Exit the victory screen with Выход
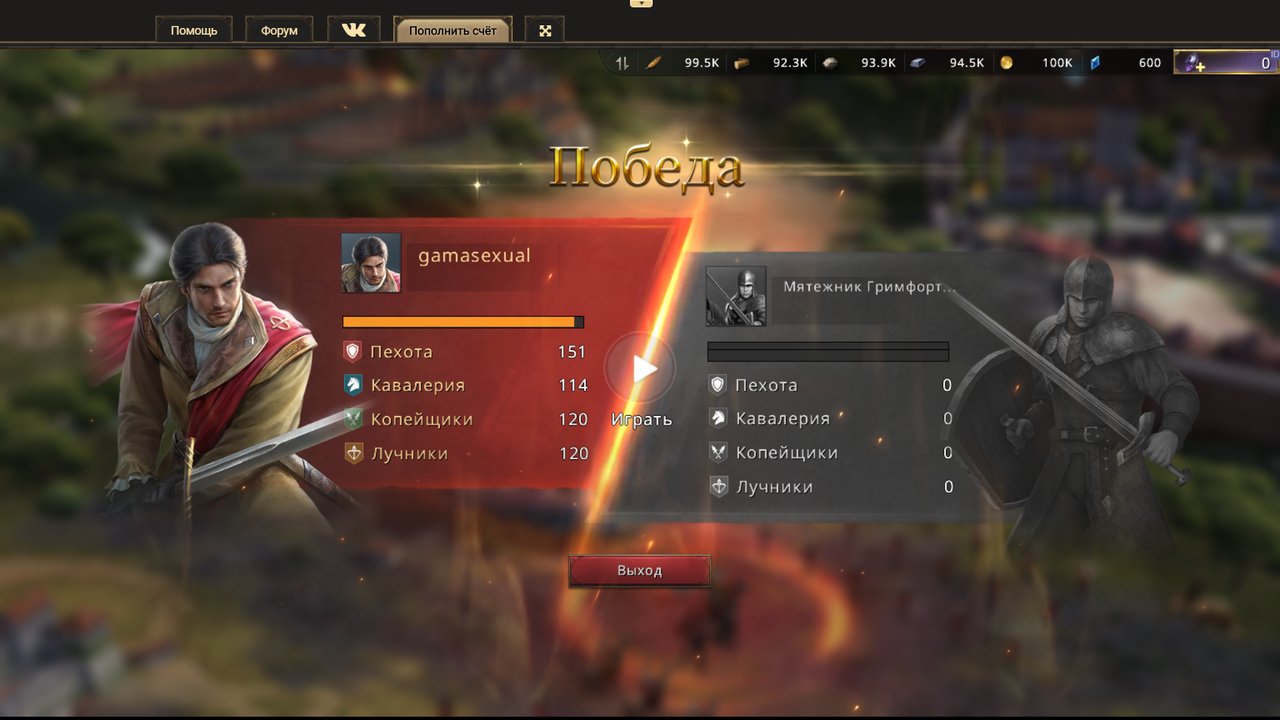This screenshot has height=720, width=1280. [x=639, y=571]
